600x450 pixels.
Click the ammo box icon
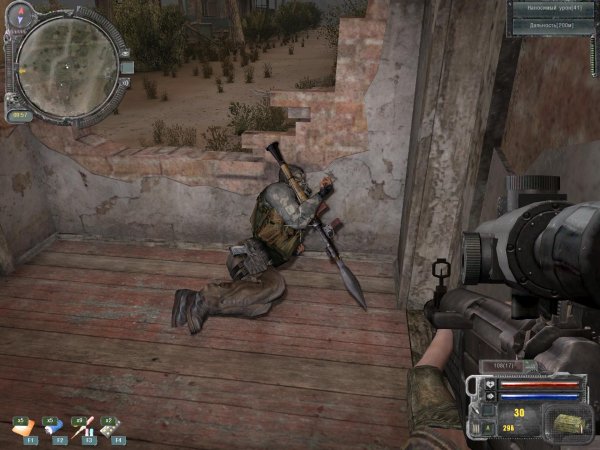pos(567,421)
